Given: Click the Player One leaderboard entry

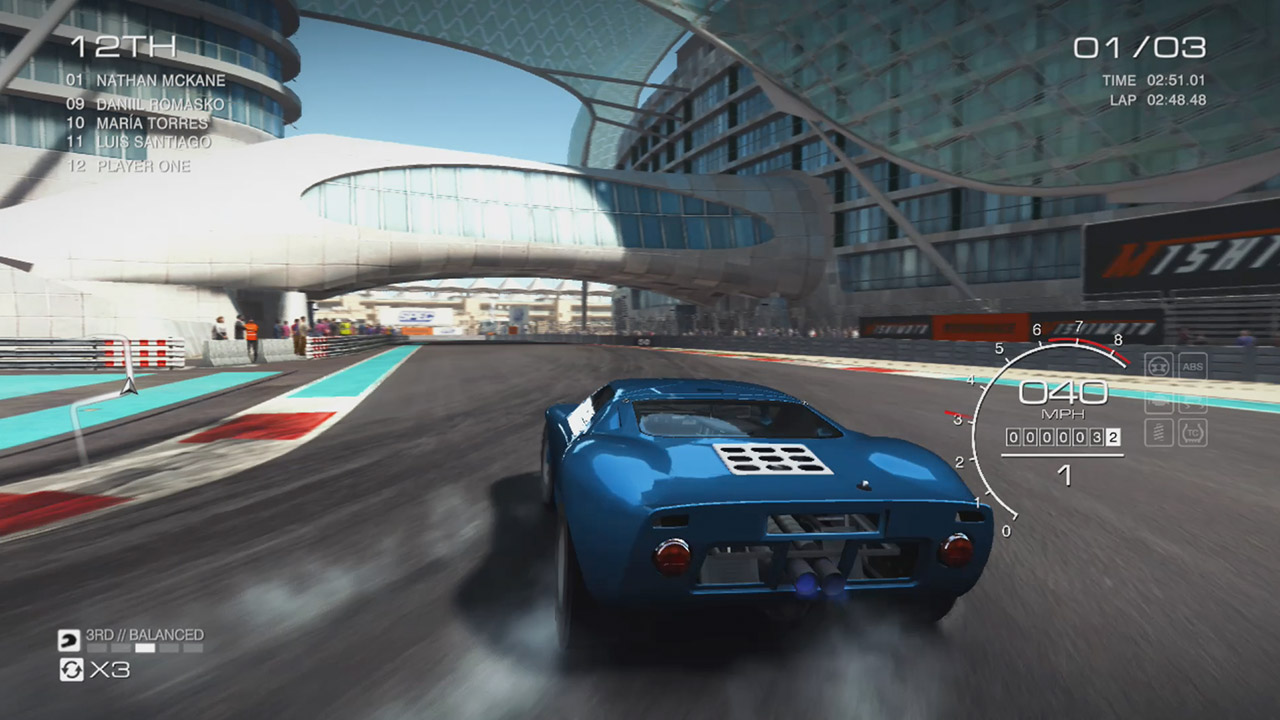Looking at the screenshot, I should [143, 166].
